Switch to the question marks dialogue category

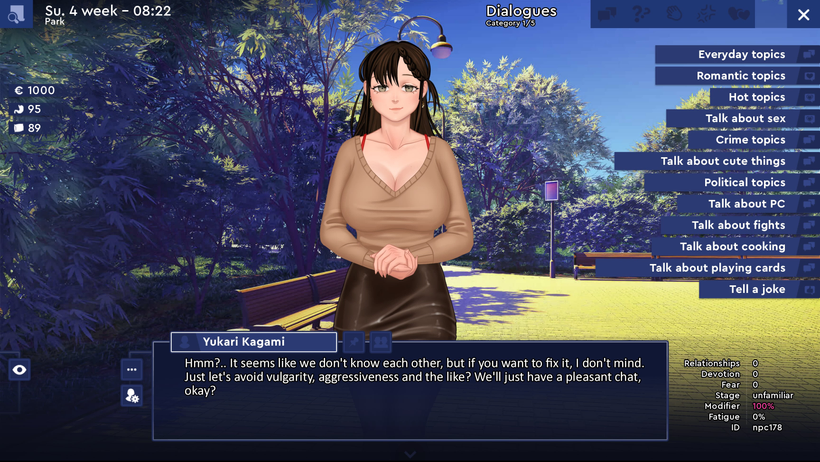[641, 15]
